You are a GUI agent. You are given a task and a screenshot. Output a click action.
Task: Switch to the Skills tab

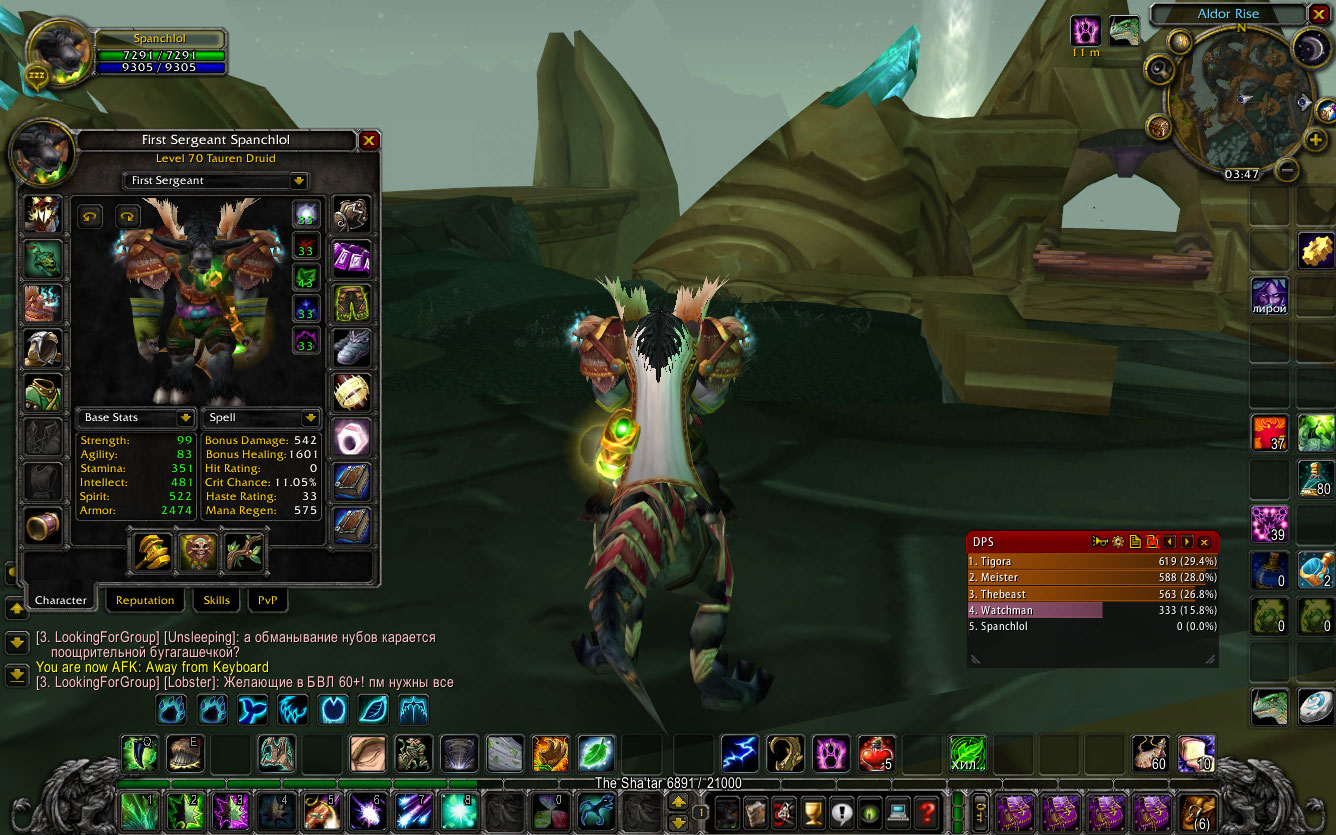point(216,600)
